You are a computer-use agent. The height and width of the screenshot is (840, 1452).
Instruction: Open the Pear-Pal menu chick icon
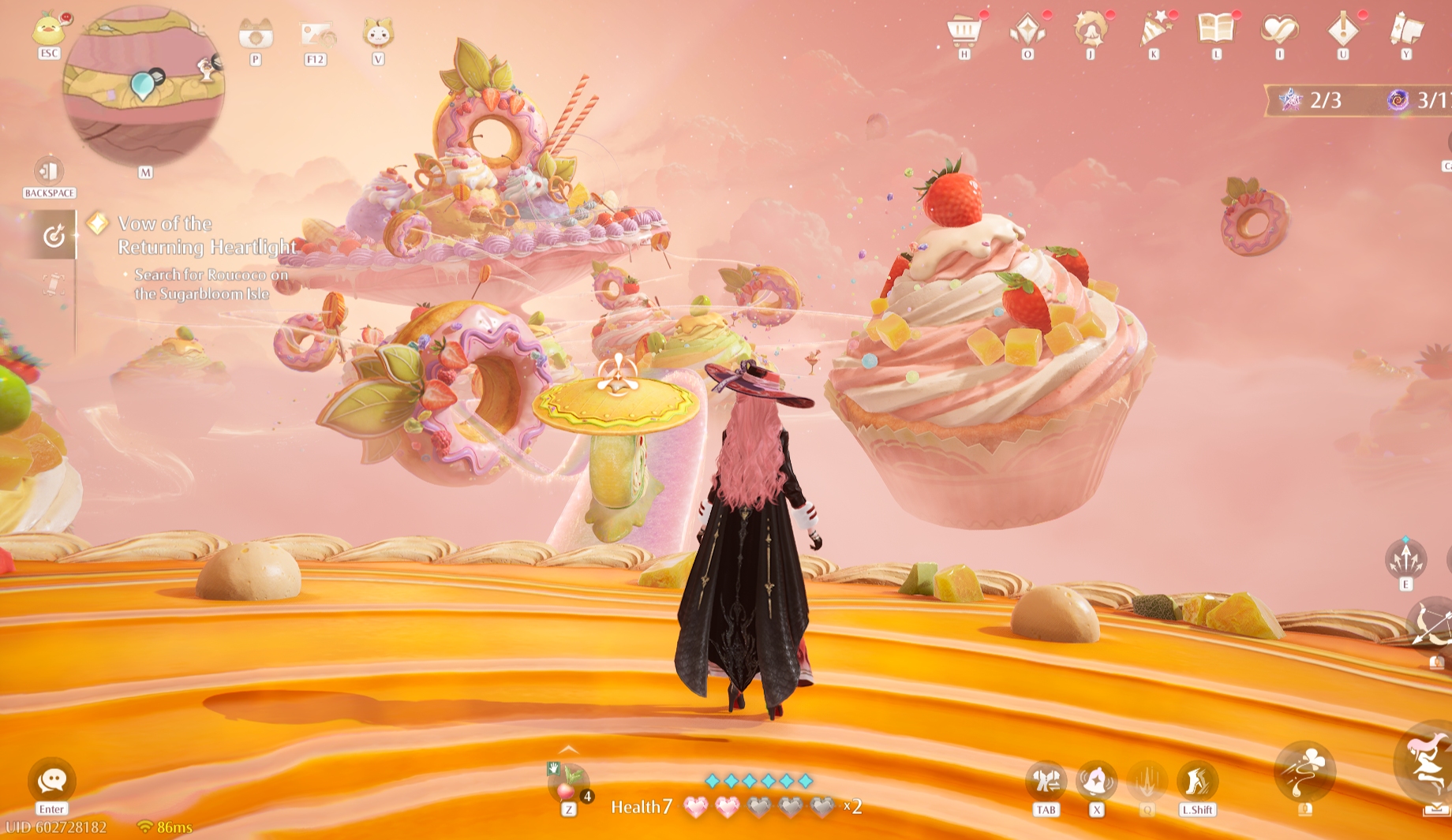pos(49,30)
